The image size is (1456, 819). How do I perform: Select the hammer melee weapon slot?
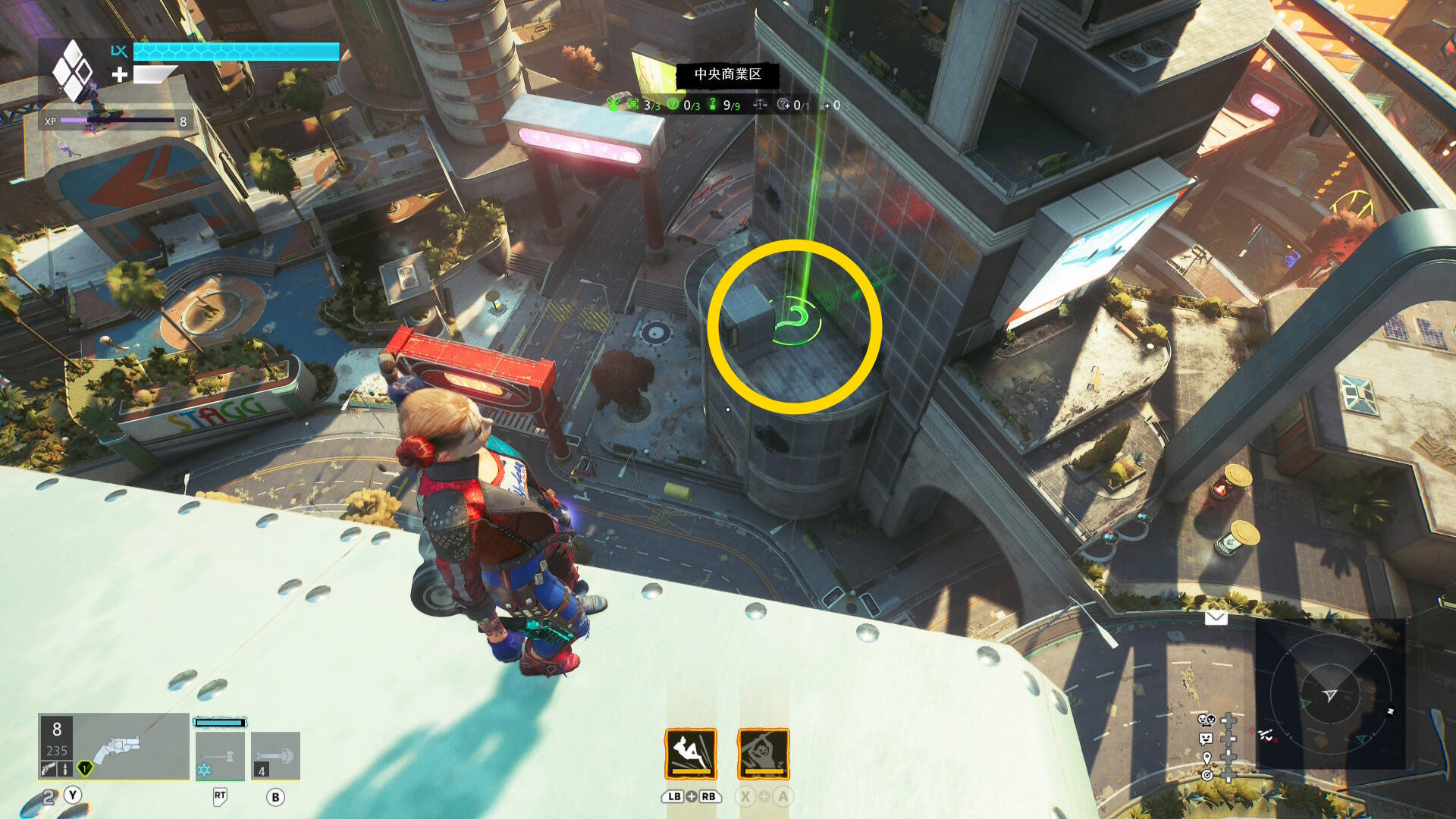pos(220,755)
